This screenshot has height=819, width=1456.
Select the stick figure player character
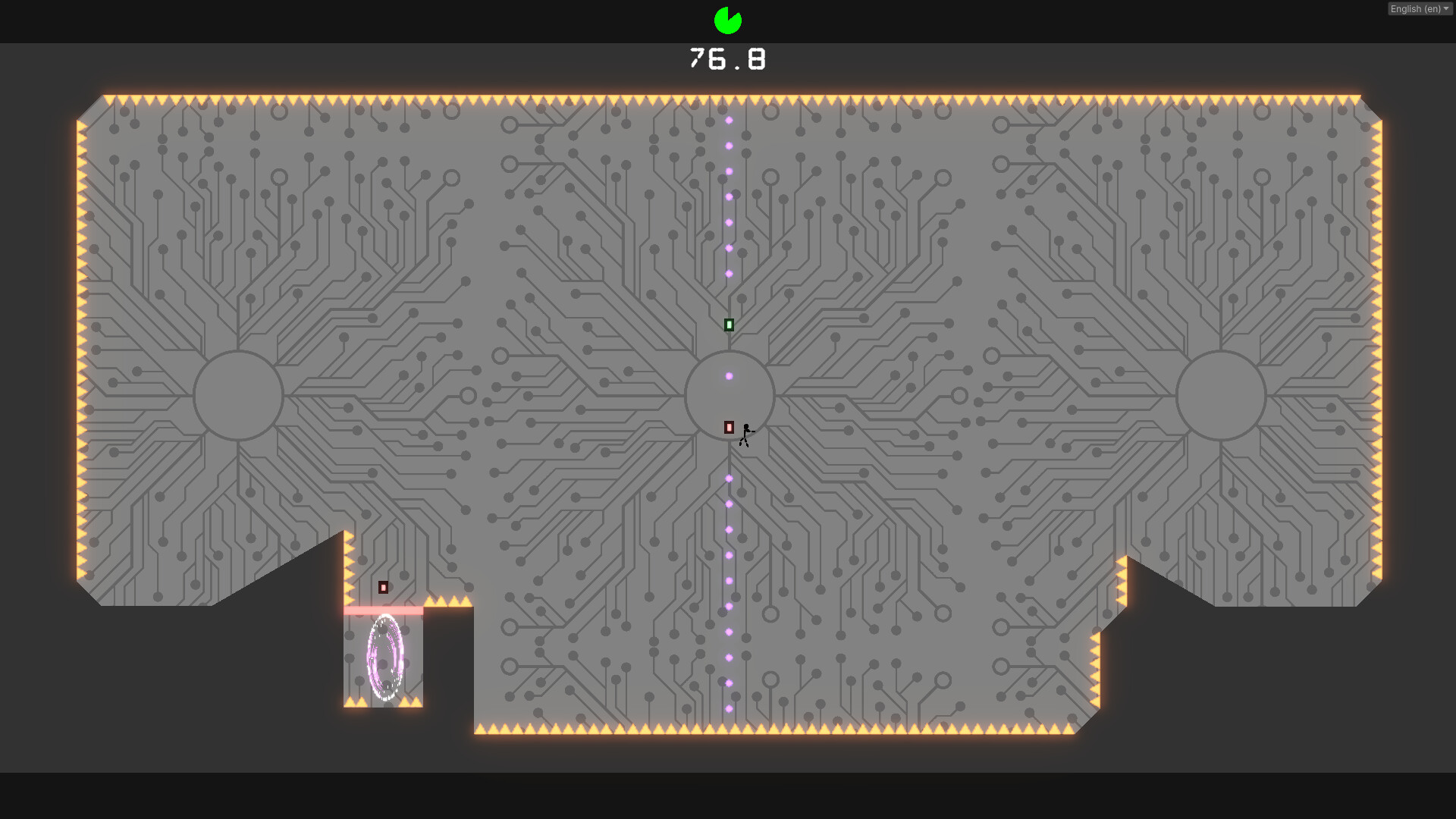pyautogui.click(x=745, y=434)
